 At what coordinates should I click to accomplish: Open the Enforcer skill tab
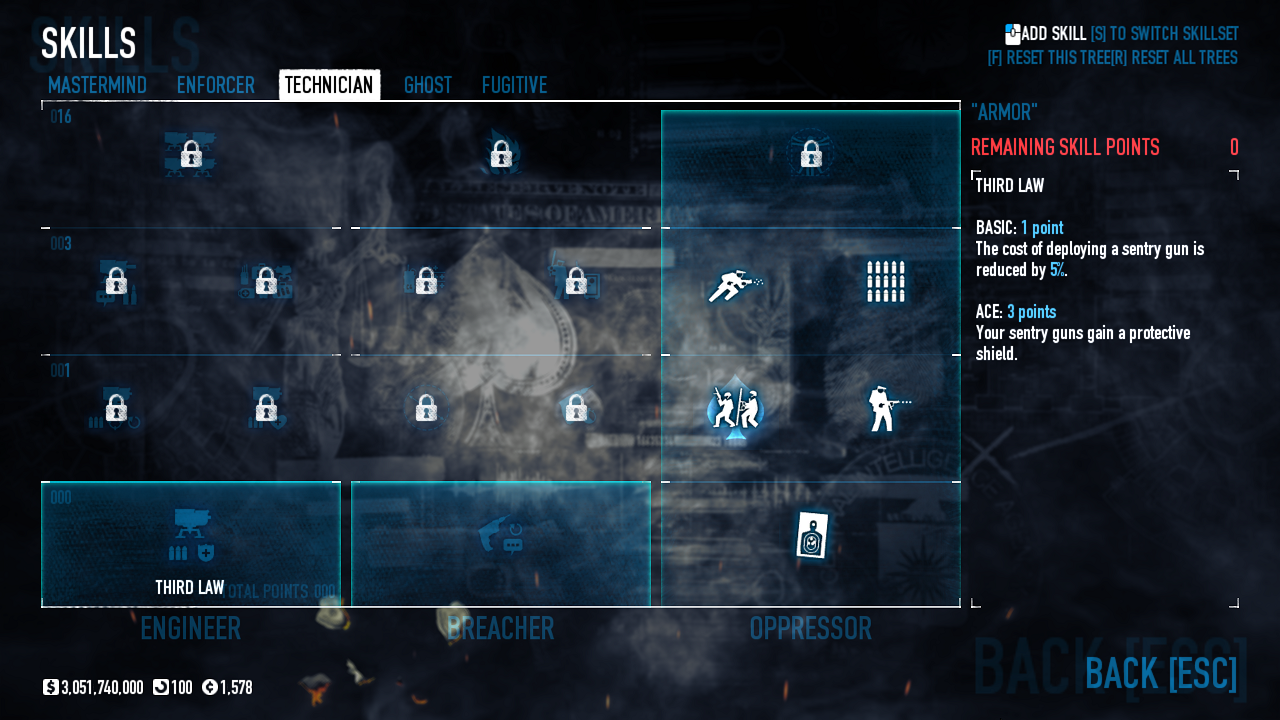215,85
